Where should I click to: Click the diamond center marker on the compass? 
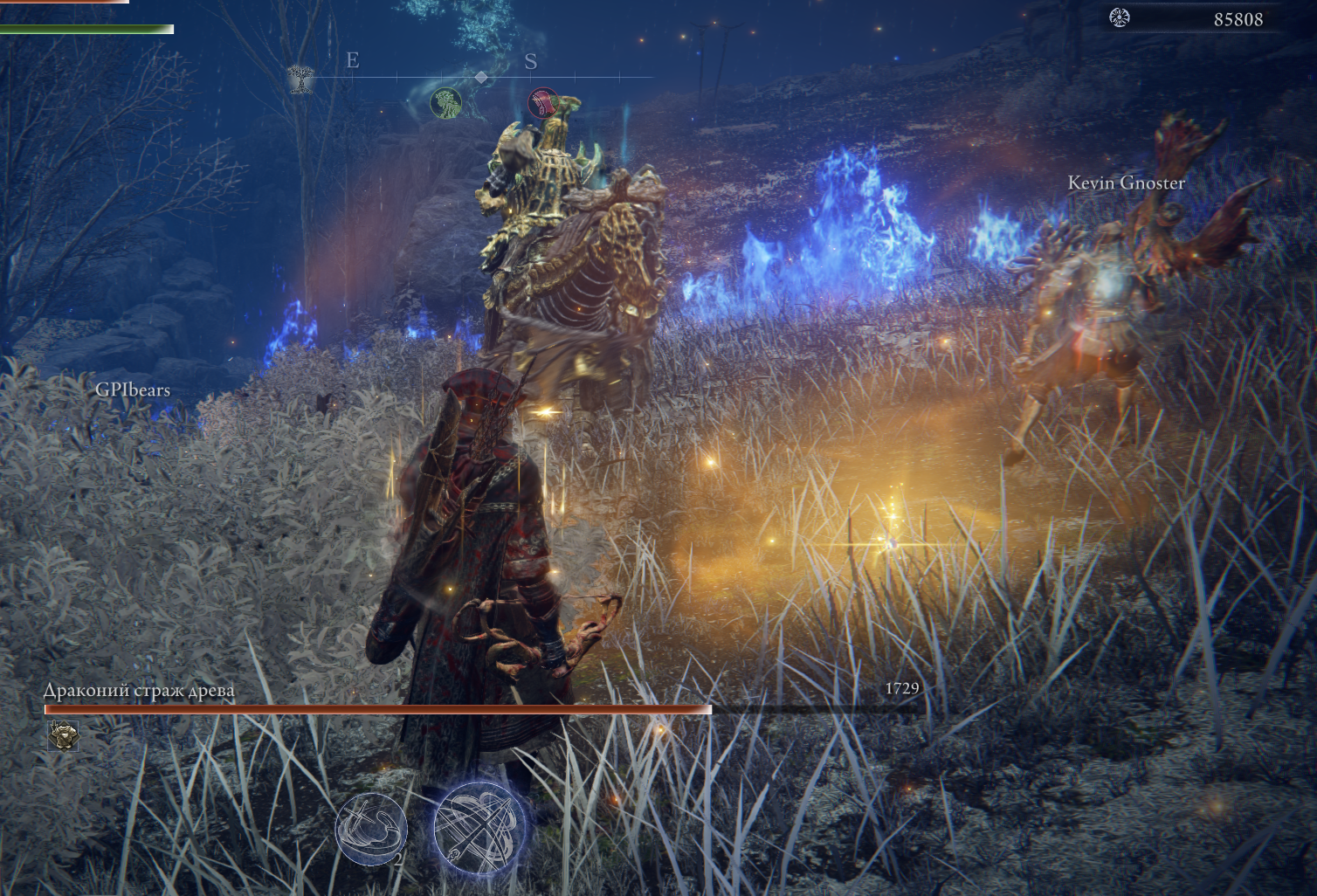[x=480, y=78]
